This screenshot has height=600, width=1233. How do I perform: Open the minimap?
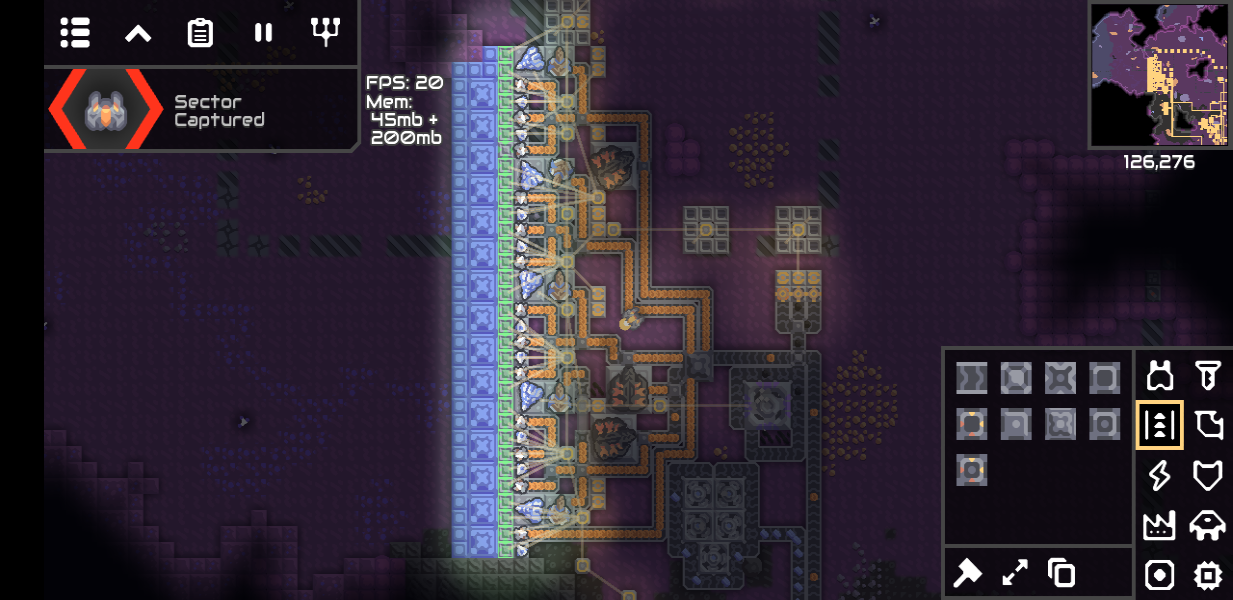coord(1158,75)
